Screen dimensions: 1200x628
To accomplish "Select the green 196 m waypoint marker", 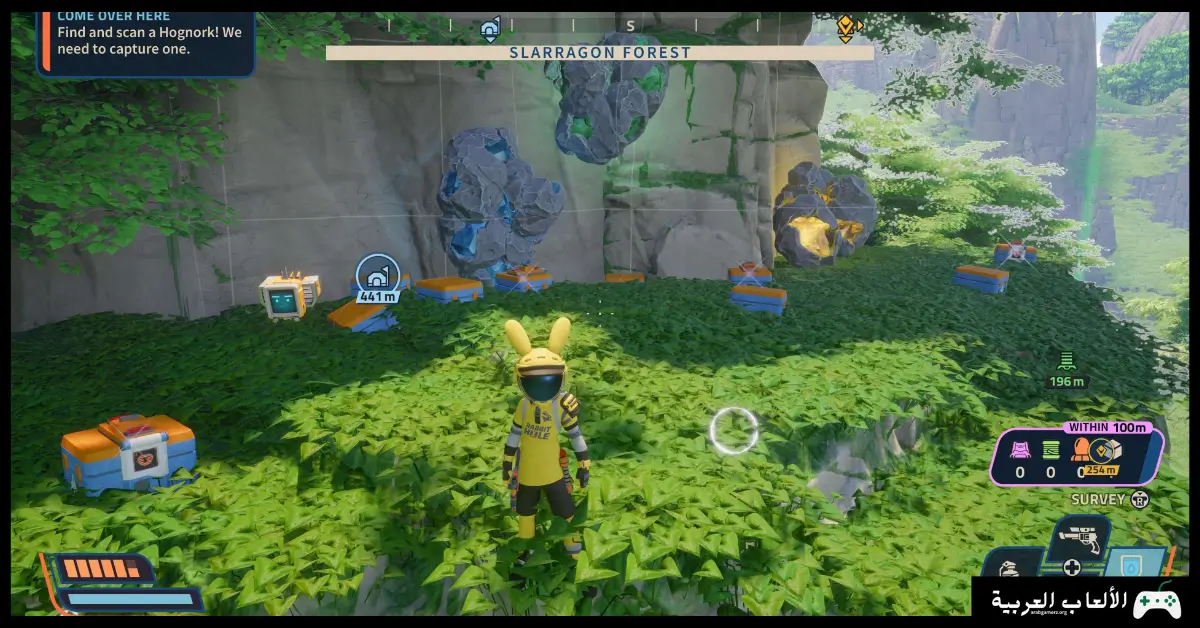I will [x=1066, y=363].
